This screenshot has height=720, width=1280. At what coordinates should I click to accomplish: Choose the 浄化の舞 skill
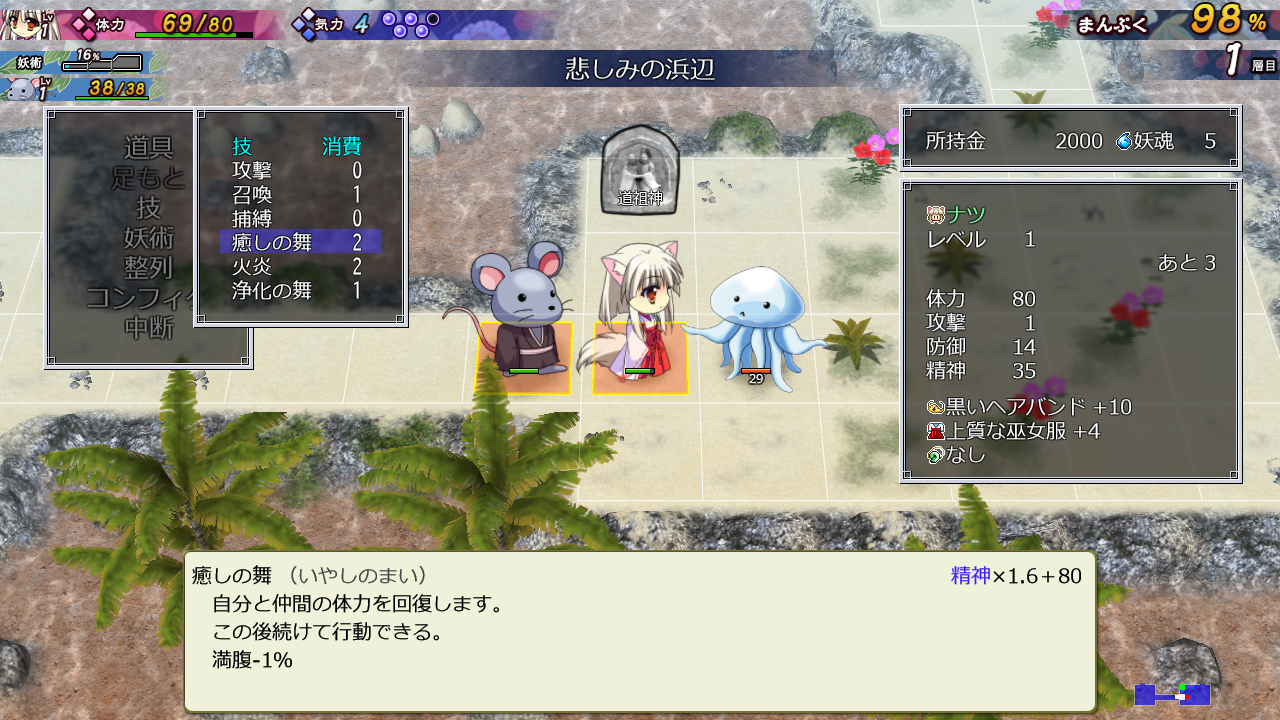click(x=272, y=291)
